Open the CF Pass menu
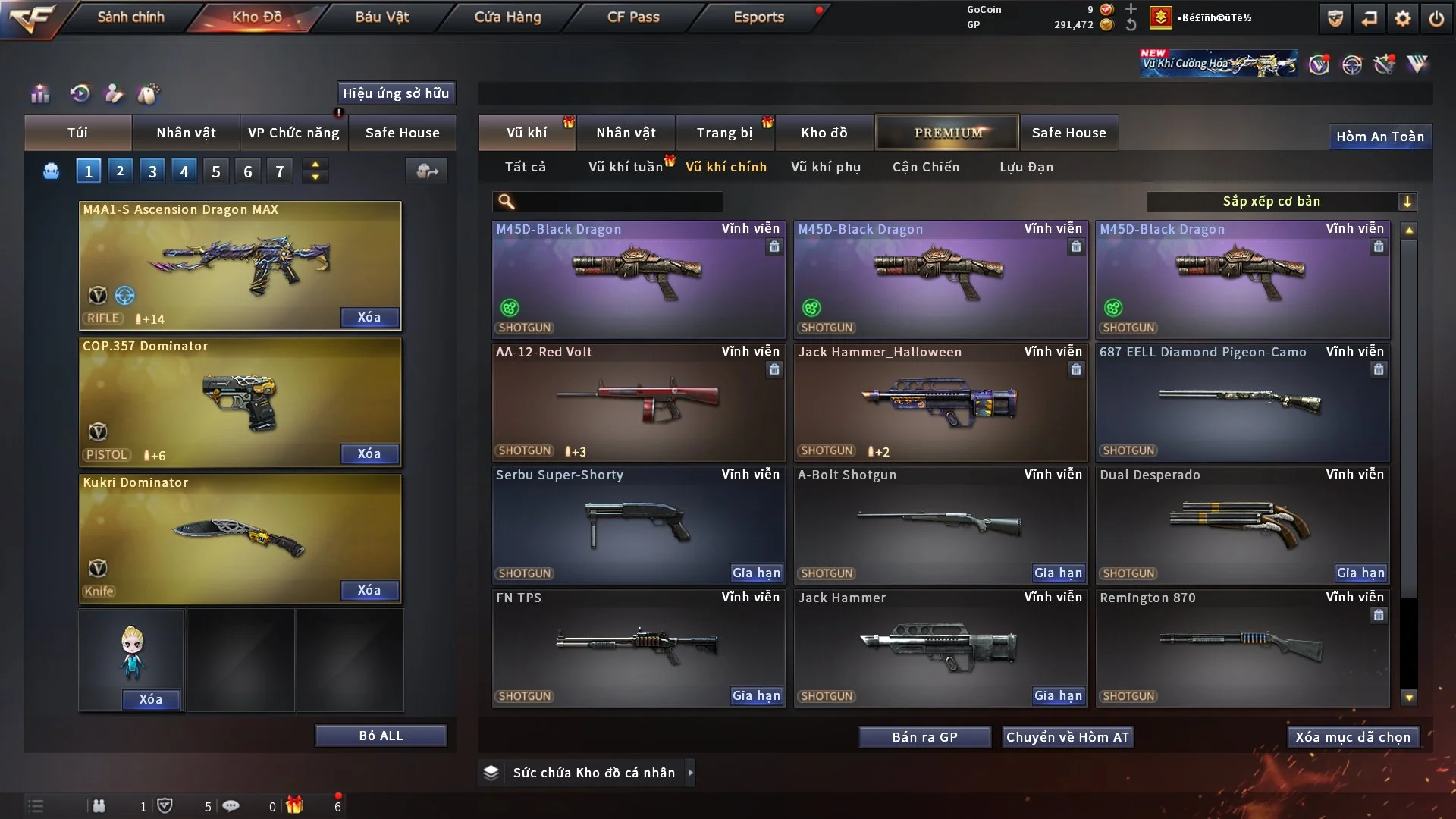 coord(633,17)
